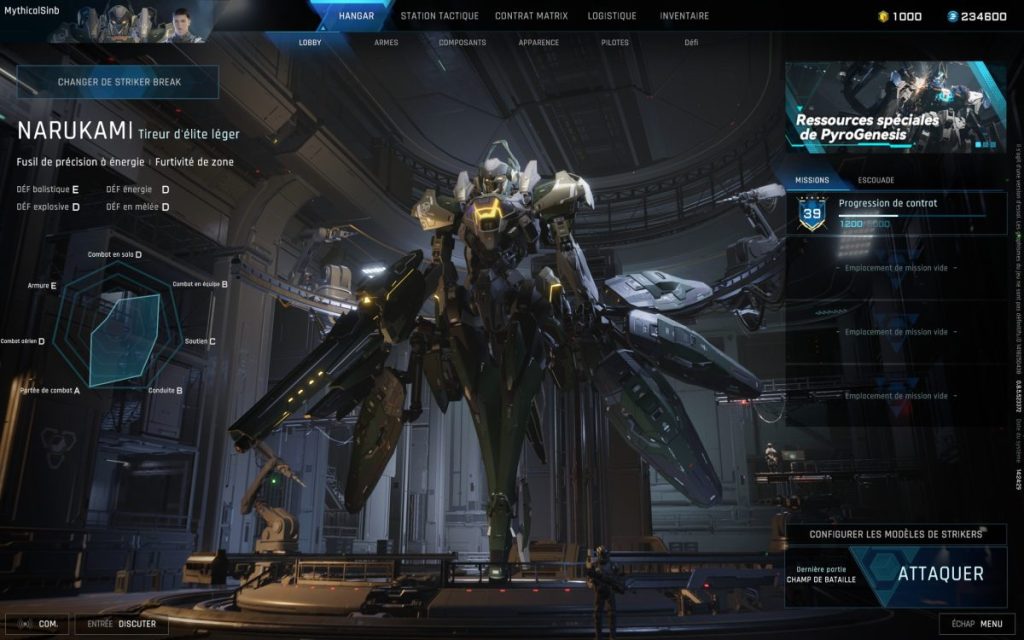
Task: Show the Armes sub-tab
Action: pos(386,43)
